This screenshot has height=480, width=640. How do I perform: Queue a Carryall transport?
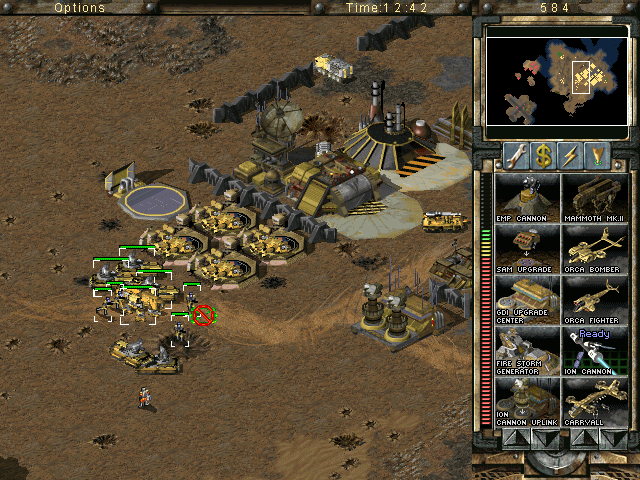tap(594, 401)
